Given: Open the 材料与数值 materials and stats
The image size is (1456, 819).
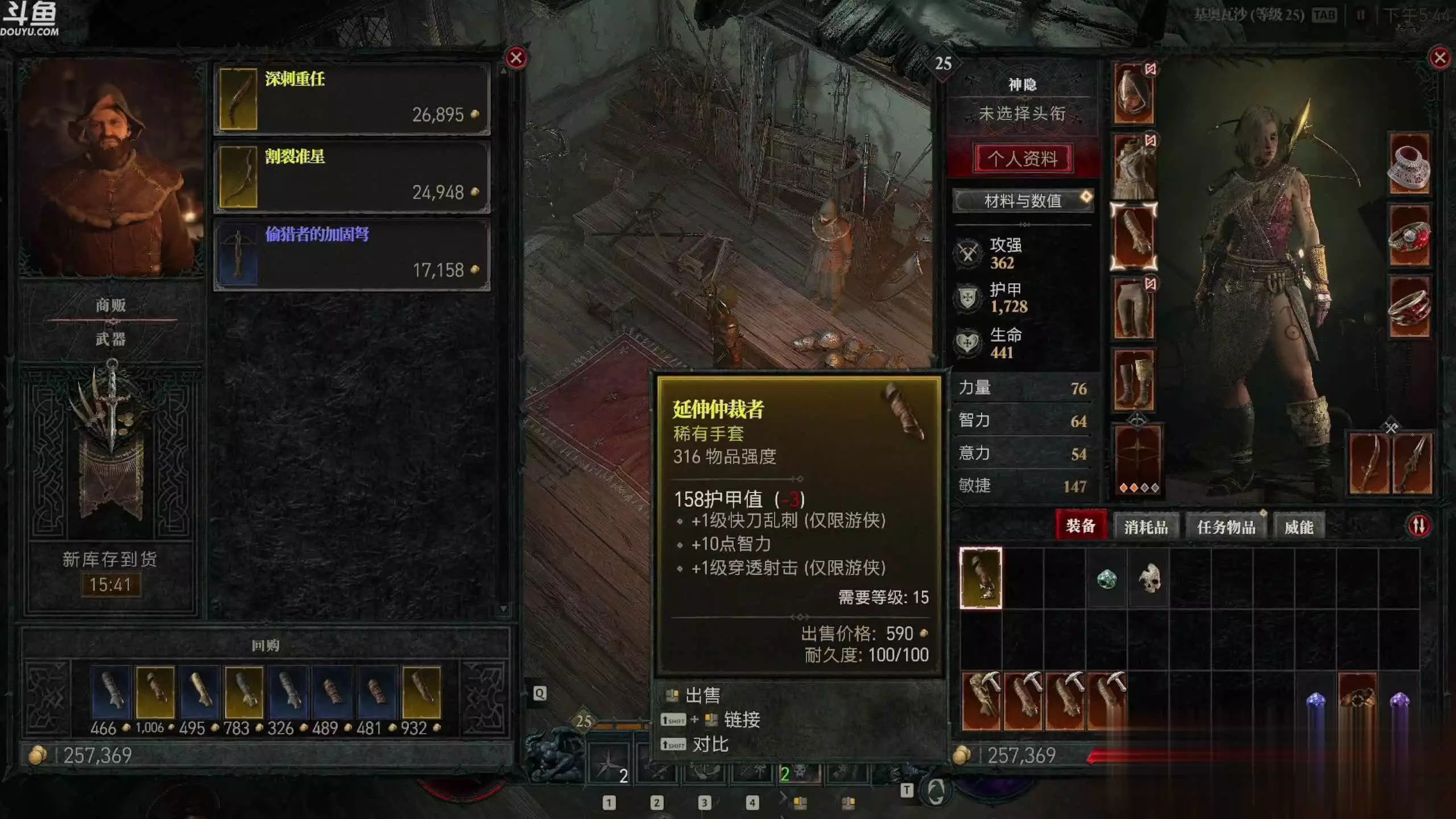Looking at the screenshot, I should pos(1023,201).
